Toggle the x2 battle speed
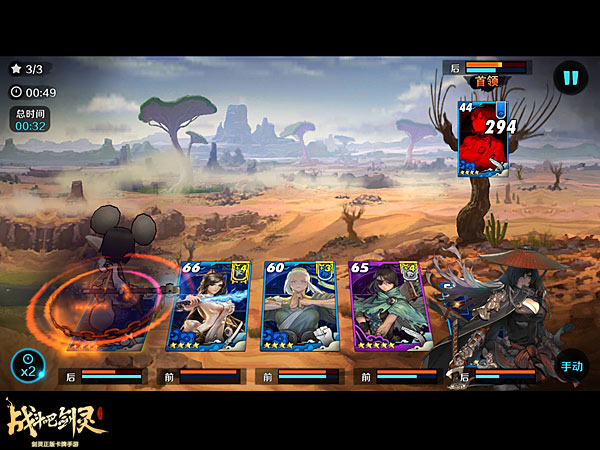The image size is (600, 450). [28, 366]
